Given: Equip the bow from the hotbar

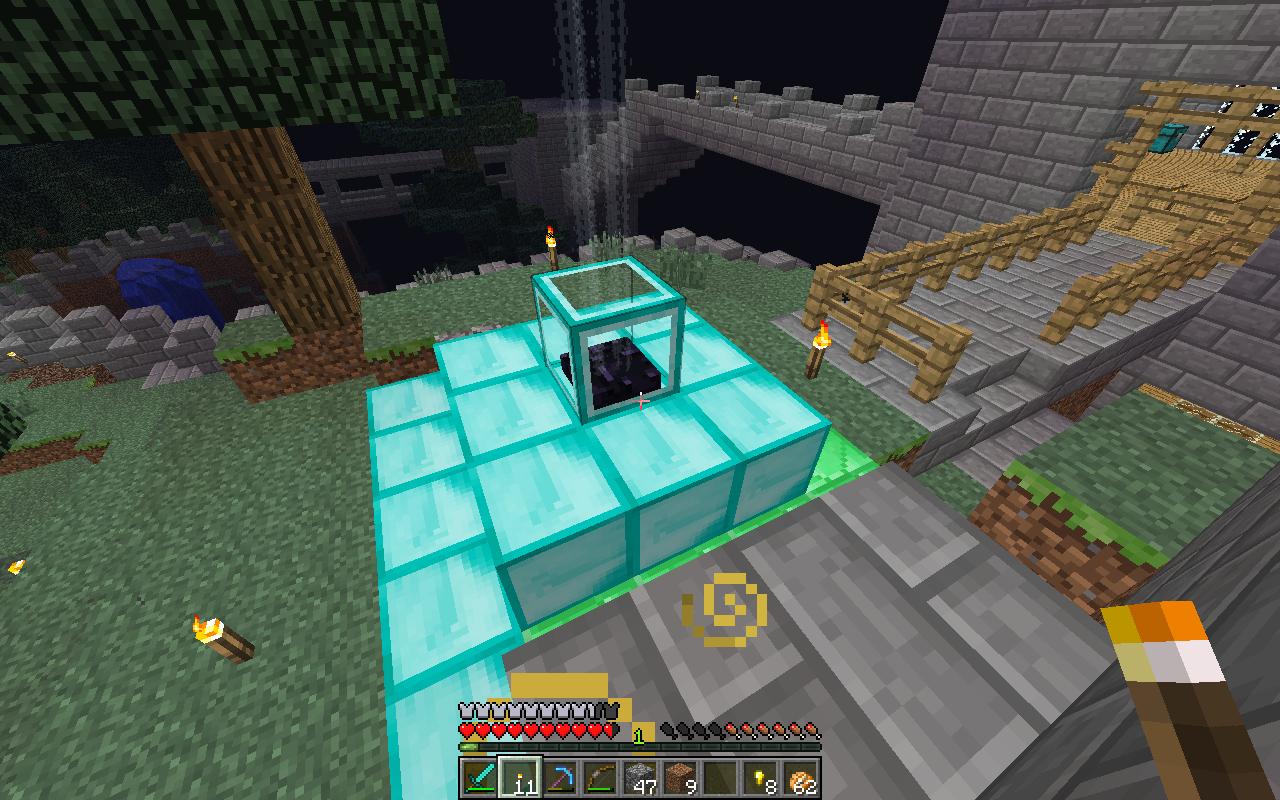Looking at the screenshot, I should click(x=598, y=777).
